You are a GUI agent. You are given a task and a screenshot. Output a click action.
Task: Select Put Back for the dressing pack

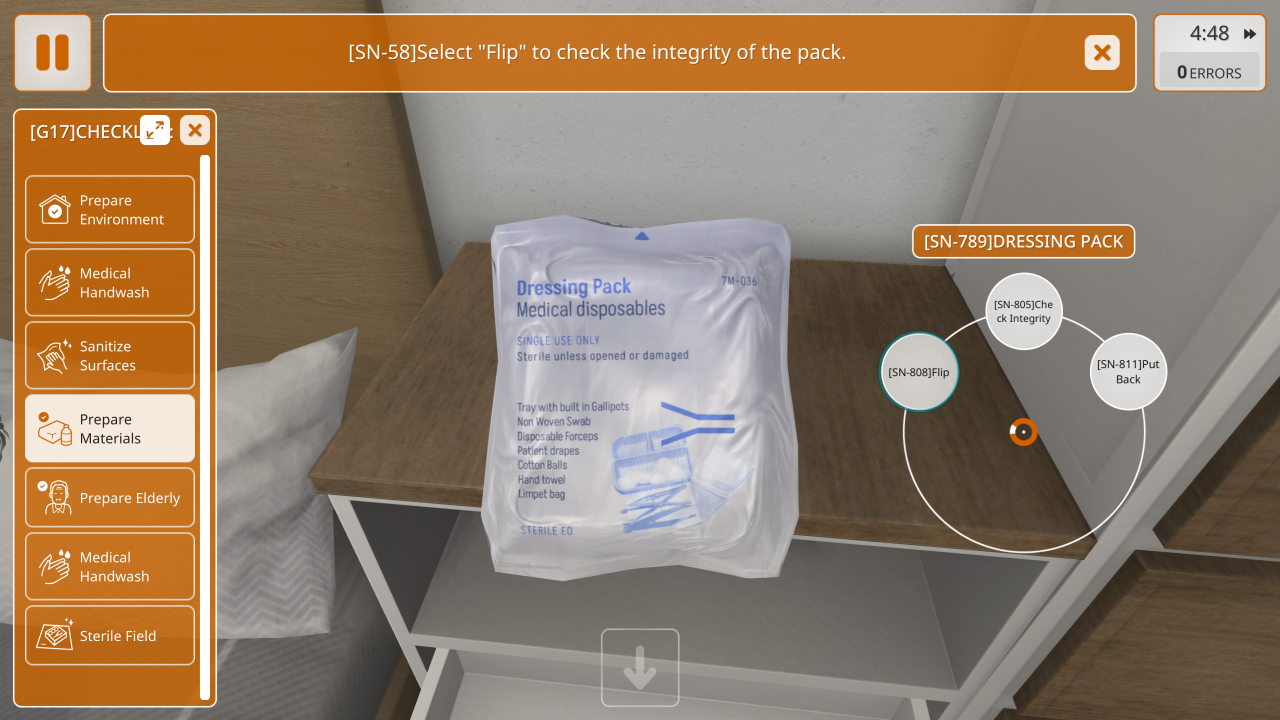1128,371
